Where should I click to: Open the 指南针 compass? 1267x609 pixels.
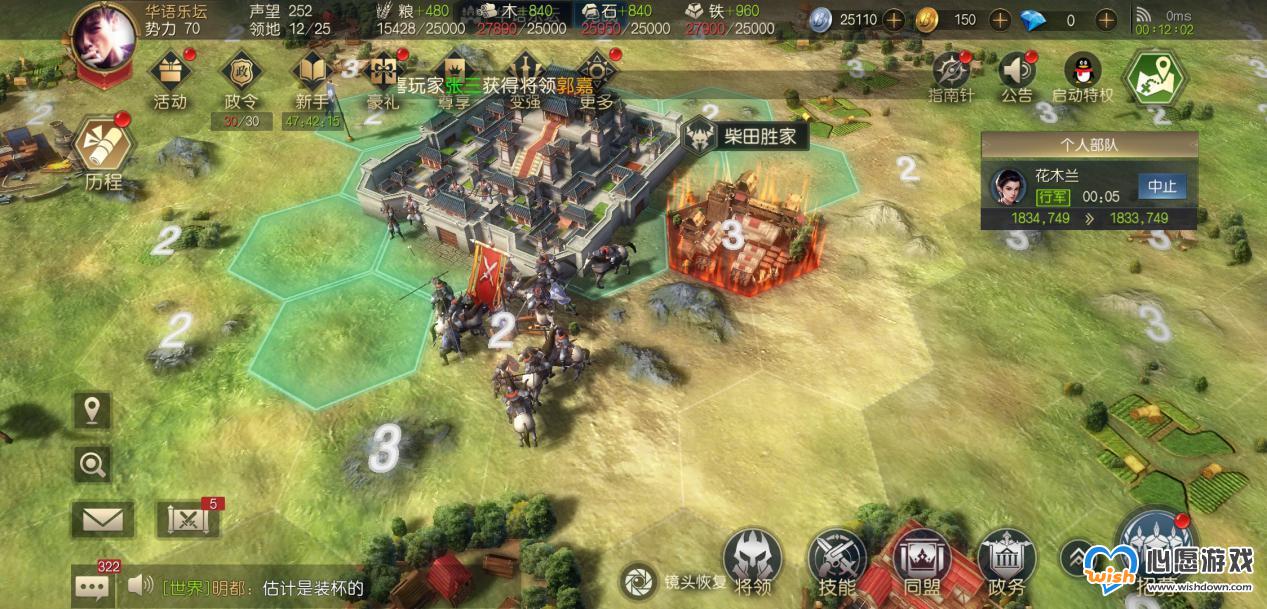point(952,72)
